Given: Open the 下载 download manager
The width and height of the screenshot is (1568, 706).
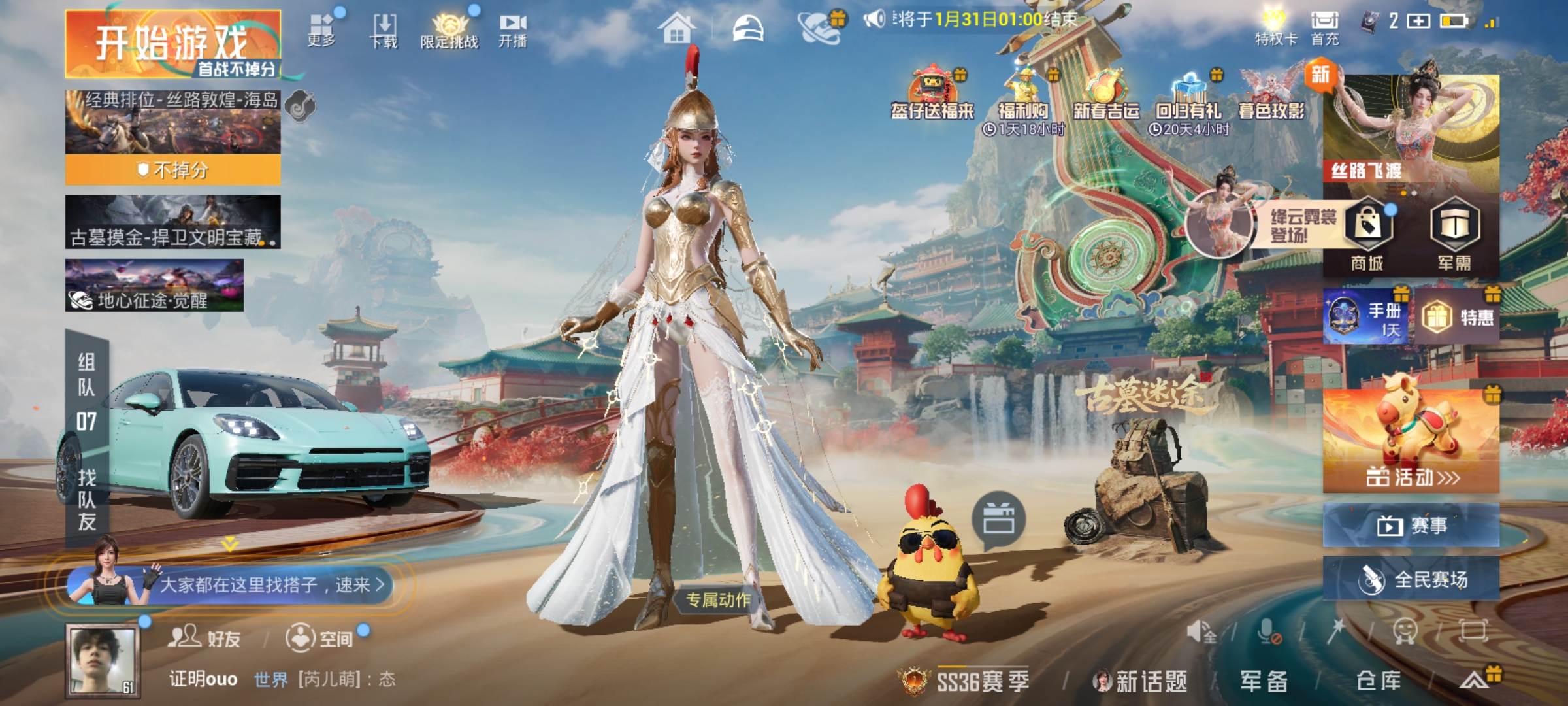Looking at the screenshot, I should (384, 31).
